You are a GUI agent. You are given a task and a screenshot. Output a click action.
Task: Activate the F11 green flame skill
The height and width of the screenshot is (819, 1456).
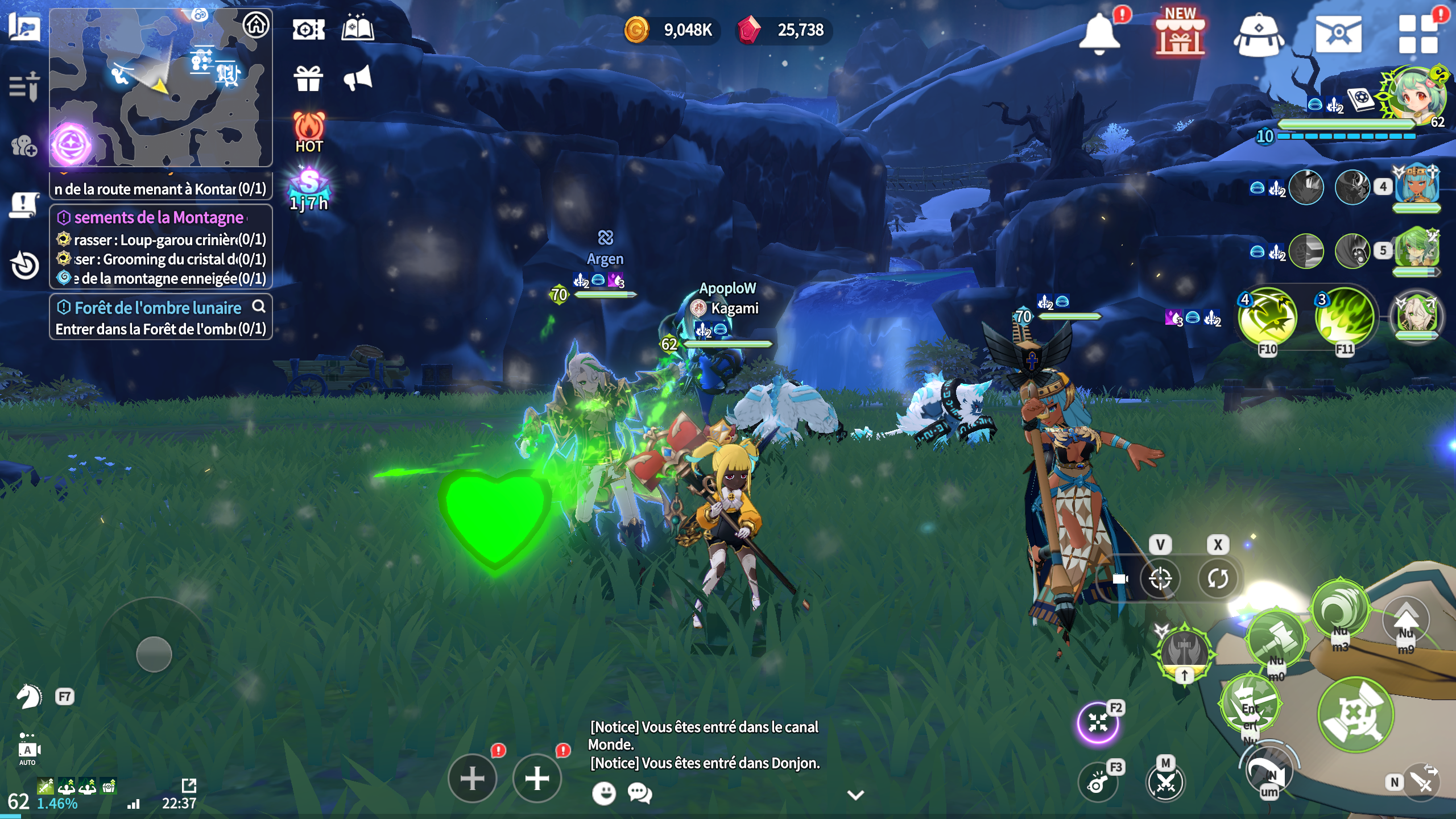tap(1345, 317)
